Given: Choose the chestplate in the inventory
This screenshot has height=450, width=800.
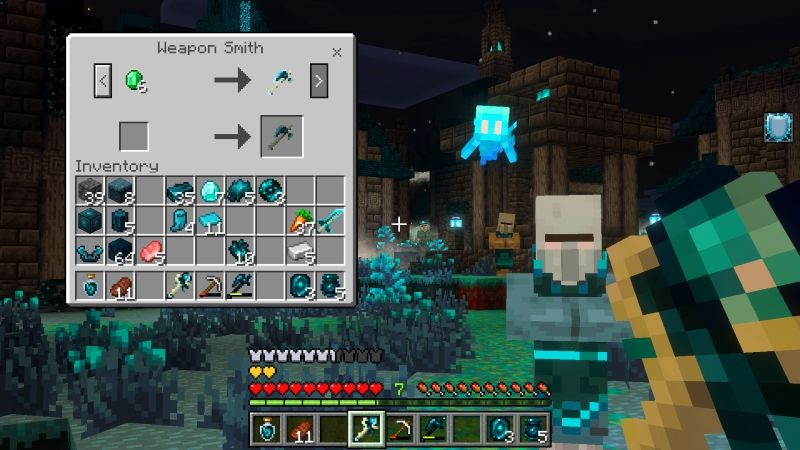Looking at the screenshot, I should (x=91, y=251).
